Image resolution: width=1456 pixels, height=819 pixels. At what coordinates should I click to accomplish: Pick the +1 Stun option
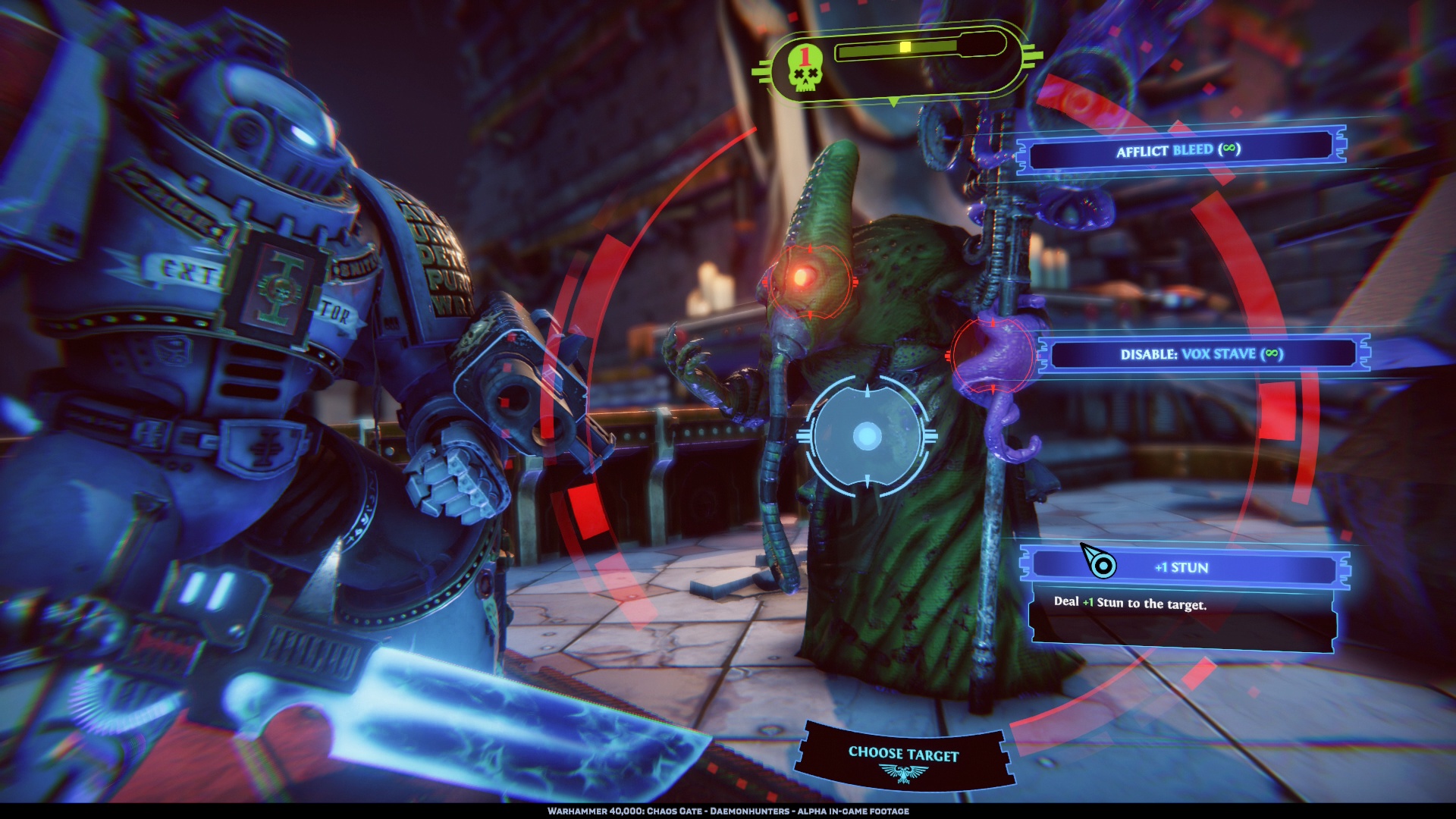point(1181,567)
